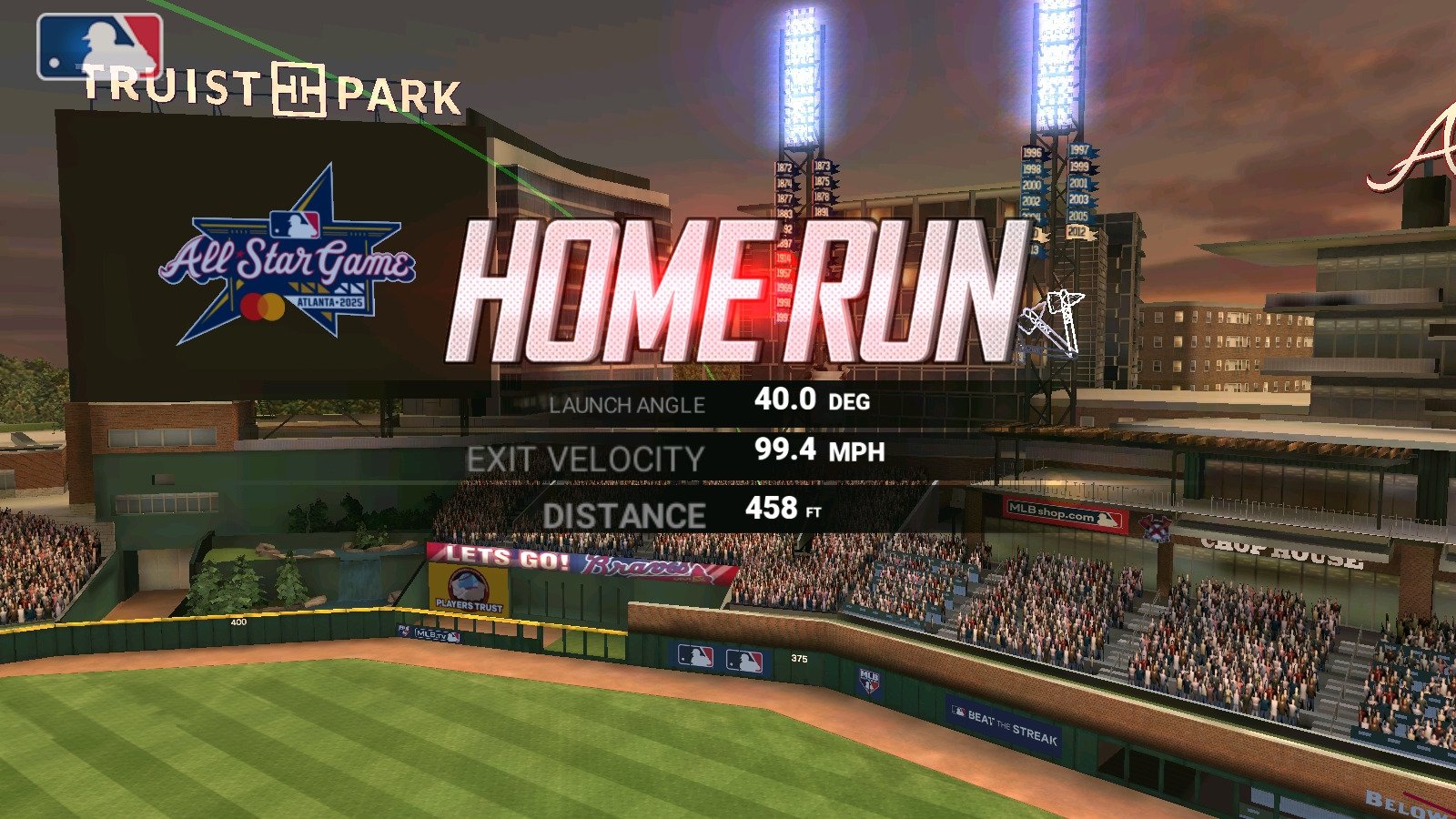
Task: Click the MLB batter logo beside Beat the Streak
Action: [x=958, y=711]
